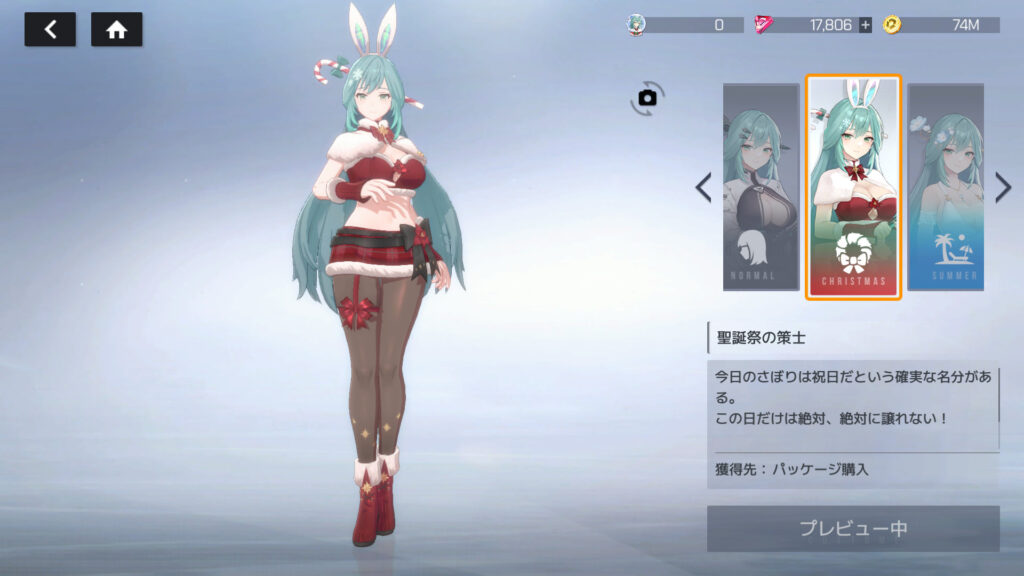Return to the home screen
Image resolution: width=1024 pixels, height=576 pixels.
(116, 30)
